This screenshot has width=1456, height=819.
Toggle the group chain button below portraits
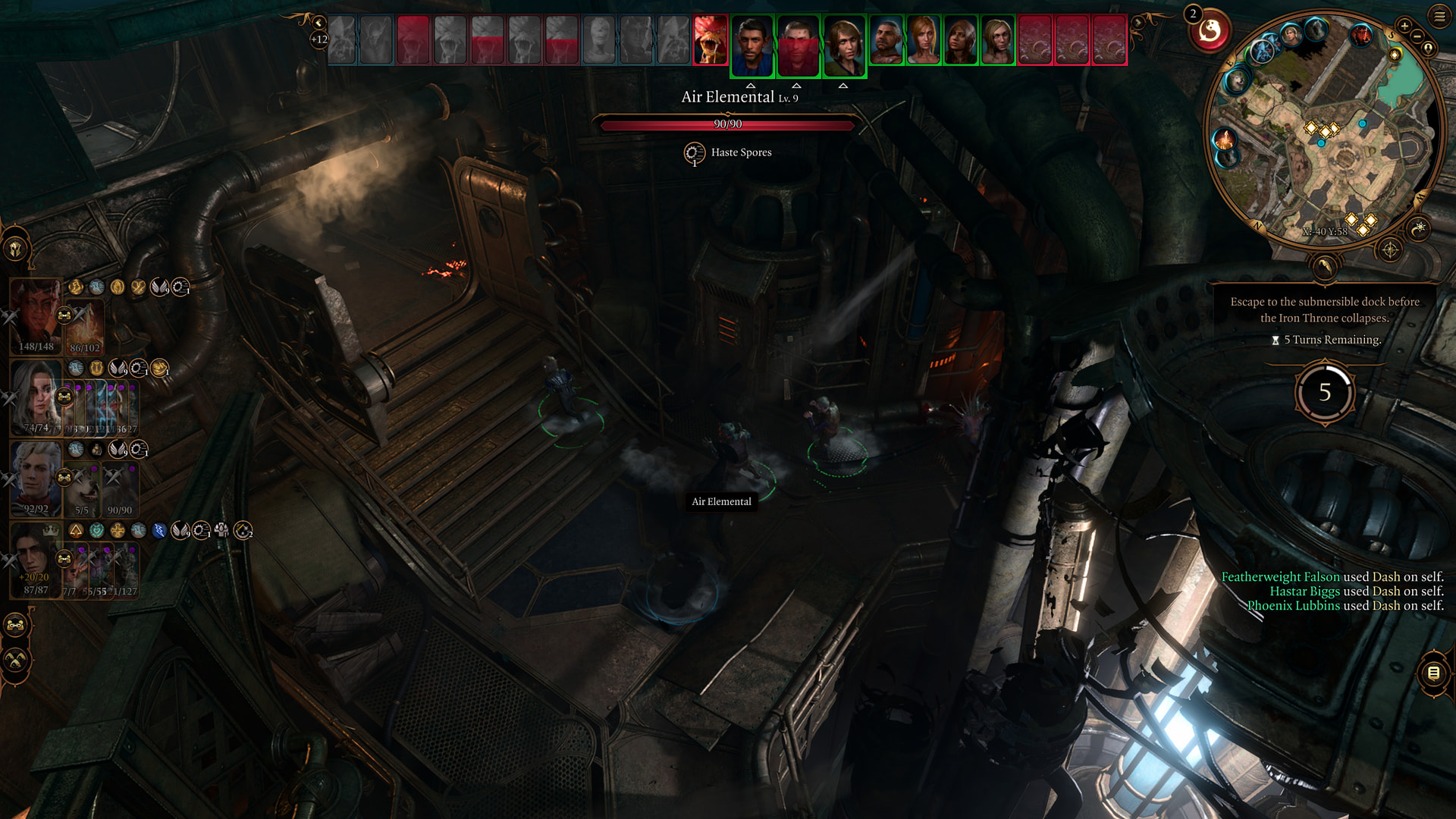click(16, 626)
